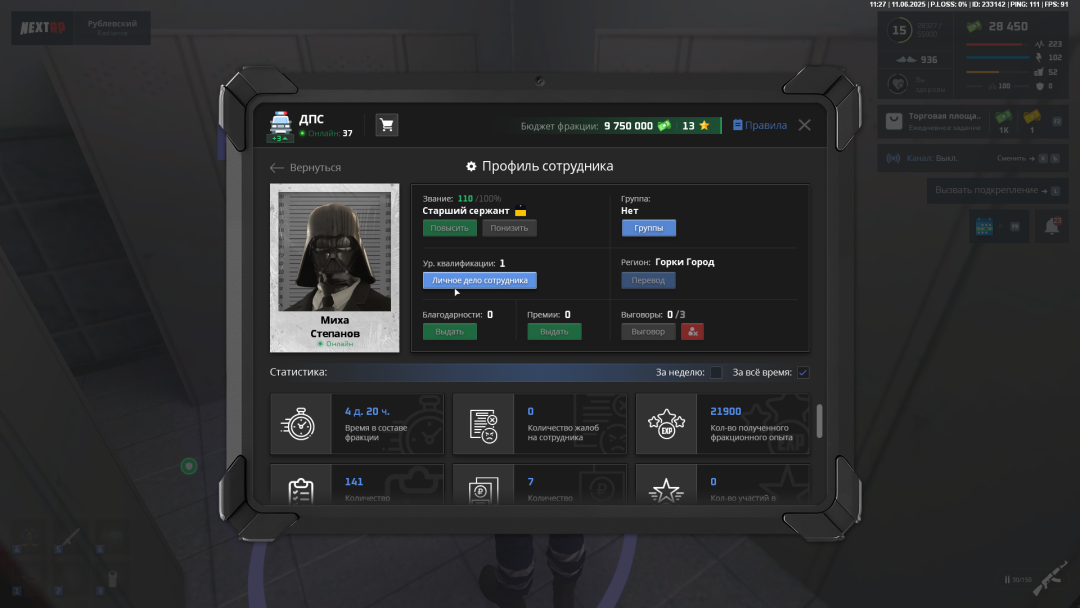Tick the За неделю statistics checkbox
Image resolution: width=1080 pixels, height=608 pixels.
tap(716, 373)
